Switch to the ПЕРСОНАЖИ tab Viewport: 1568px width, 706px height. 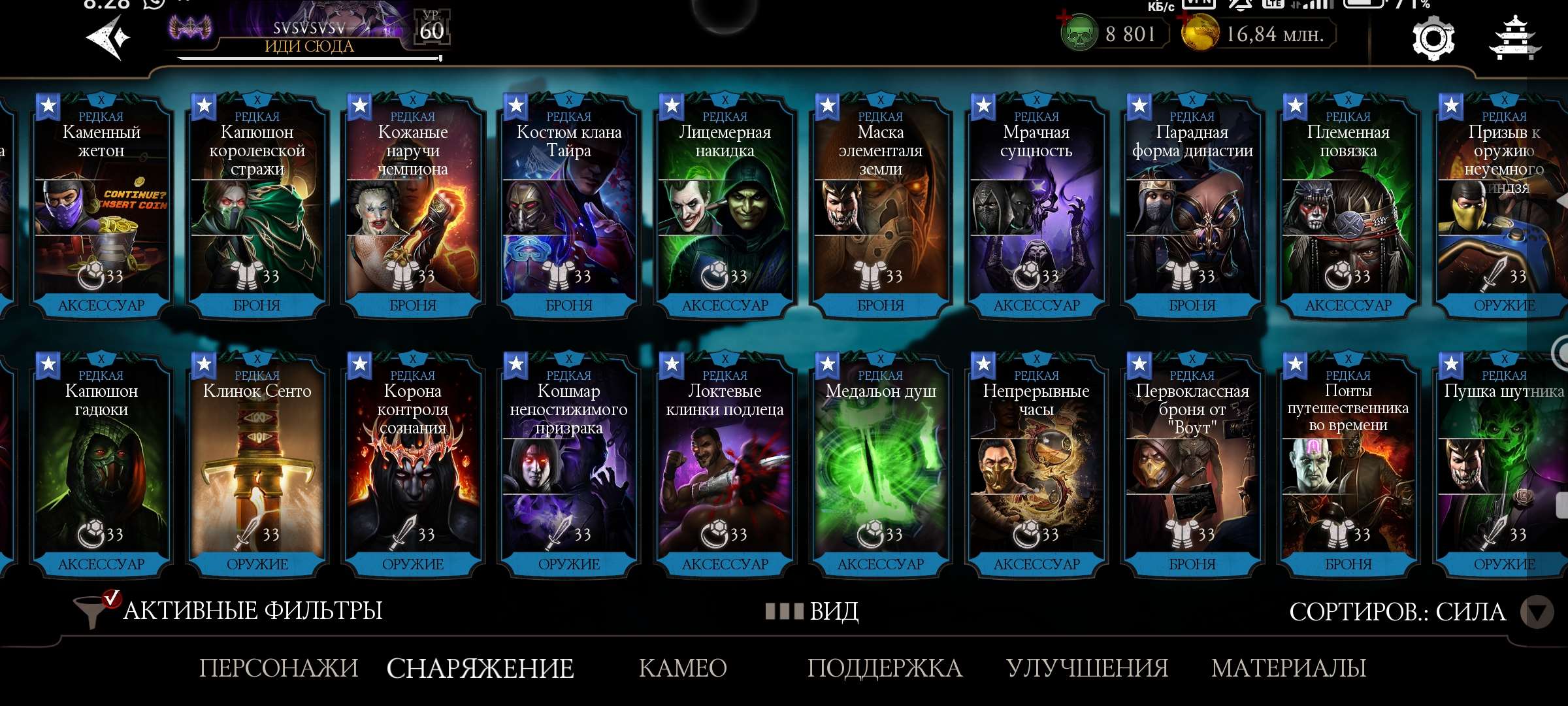click(278, 668)
